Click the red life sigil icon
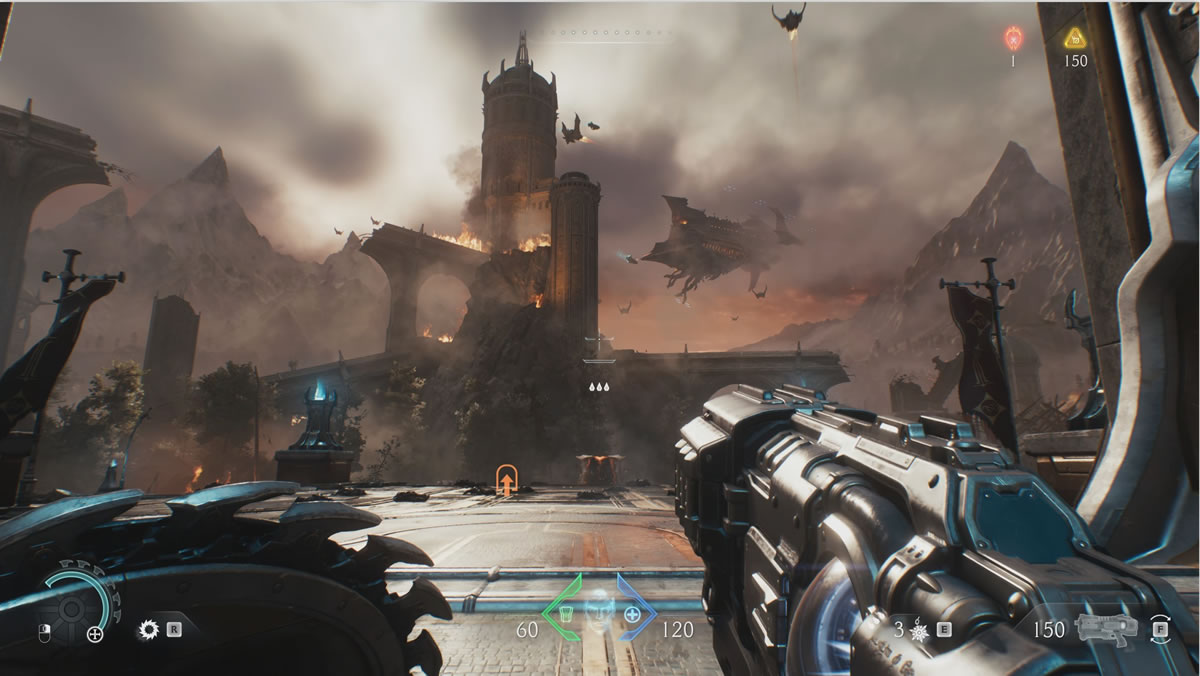 (x=1012, y=38)
